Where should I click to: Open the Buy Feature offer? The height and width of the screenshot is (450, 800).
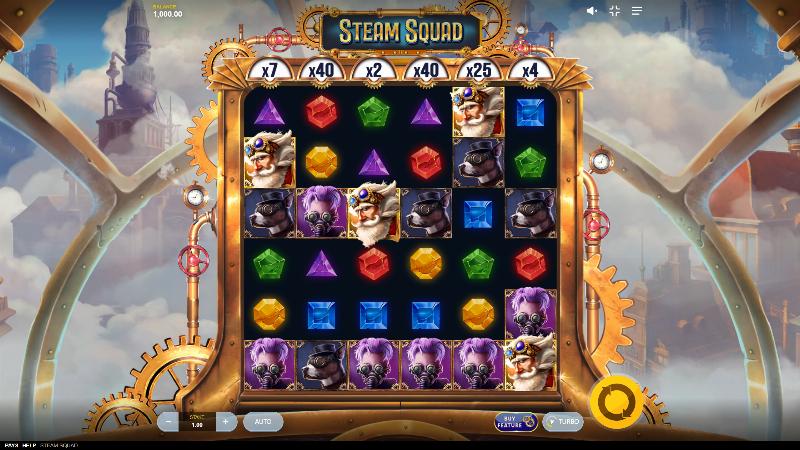(516, 422)
